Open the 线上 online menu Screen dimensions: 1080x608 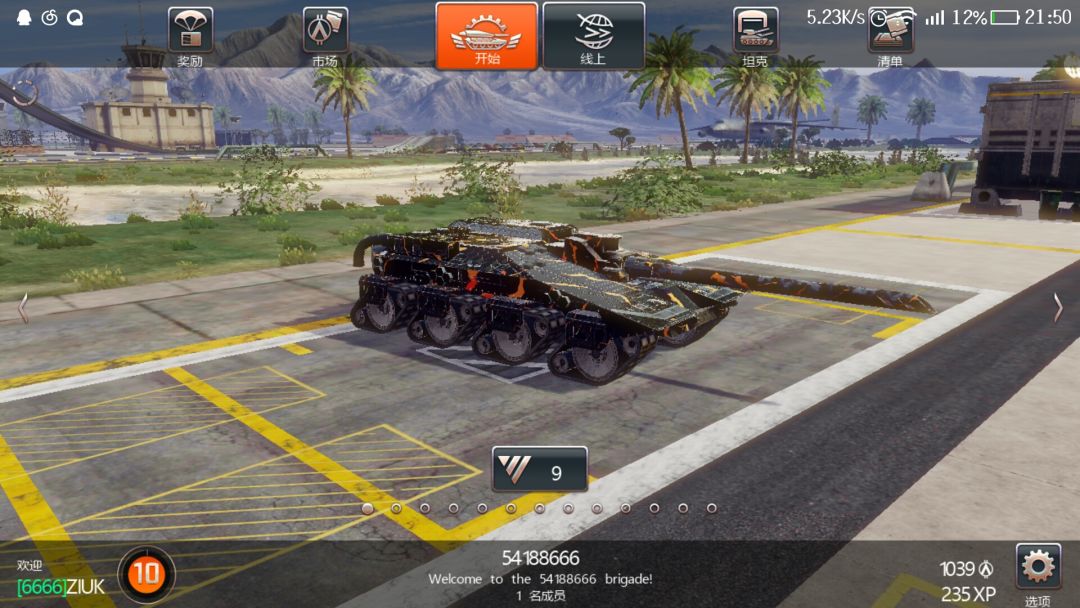point(593,36)
